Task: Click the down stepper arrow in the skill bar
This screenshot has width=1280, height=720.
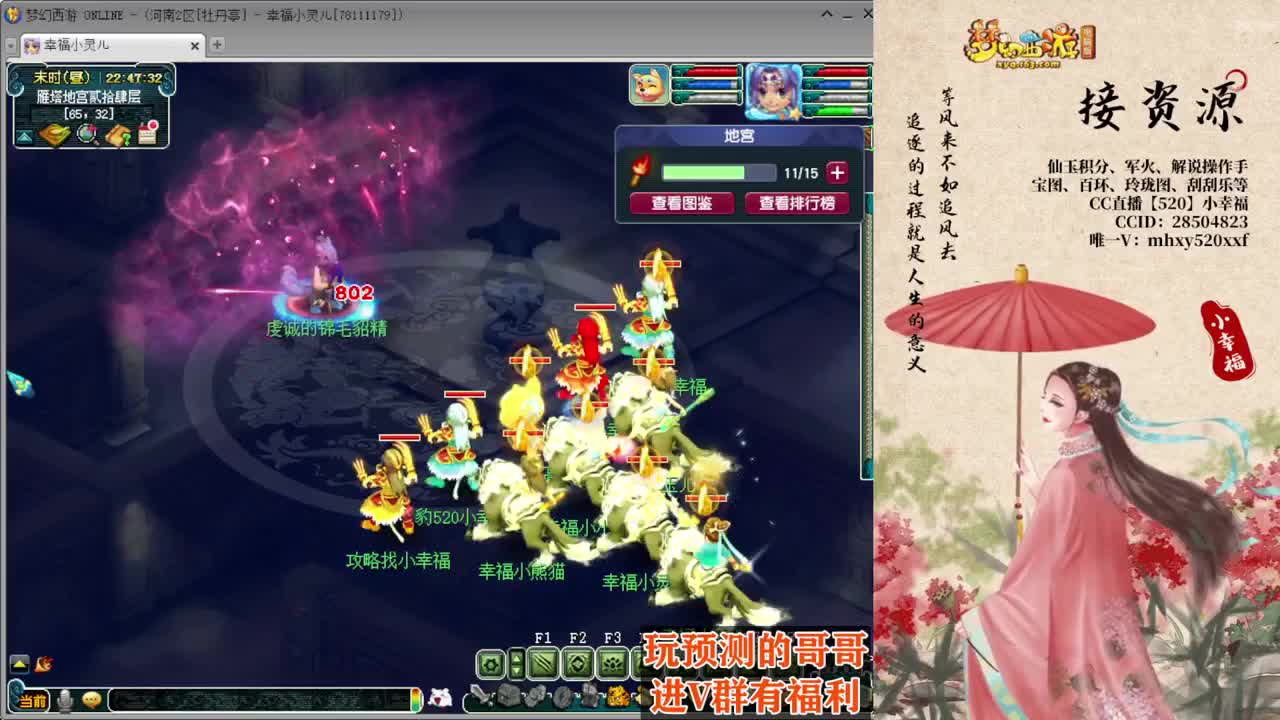Action: (x=516, y=671)
